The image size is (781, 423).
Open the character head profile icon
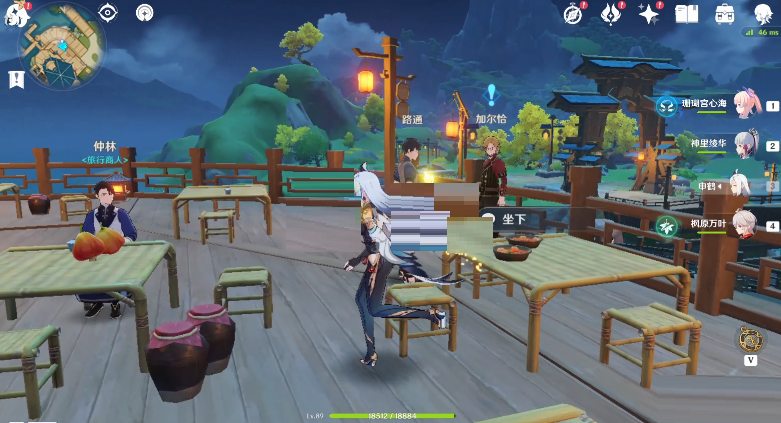761,13
